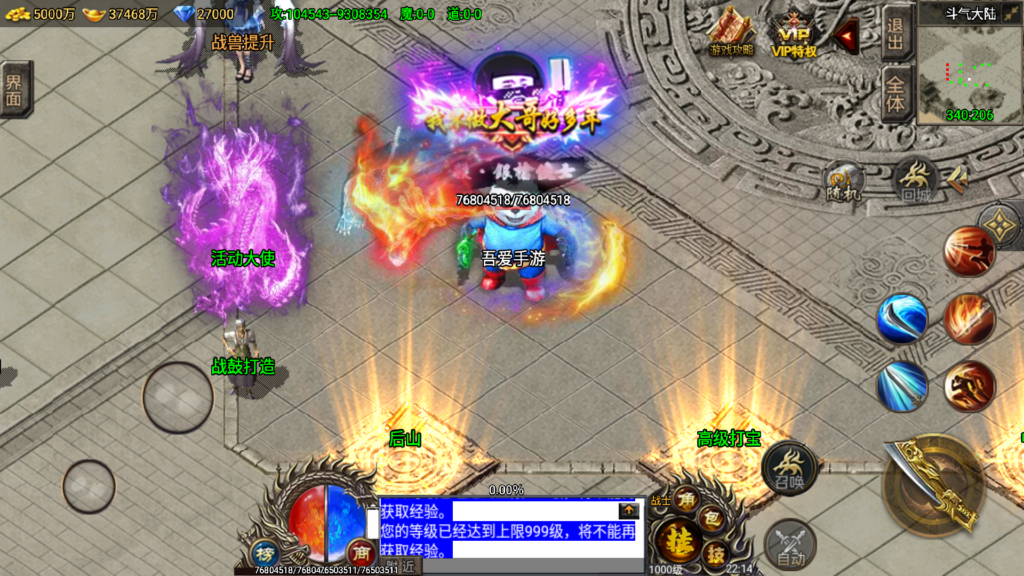This screenshot has width=1024, height=576.
Task: Open the 商 shop button
Action: (360, 551)
